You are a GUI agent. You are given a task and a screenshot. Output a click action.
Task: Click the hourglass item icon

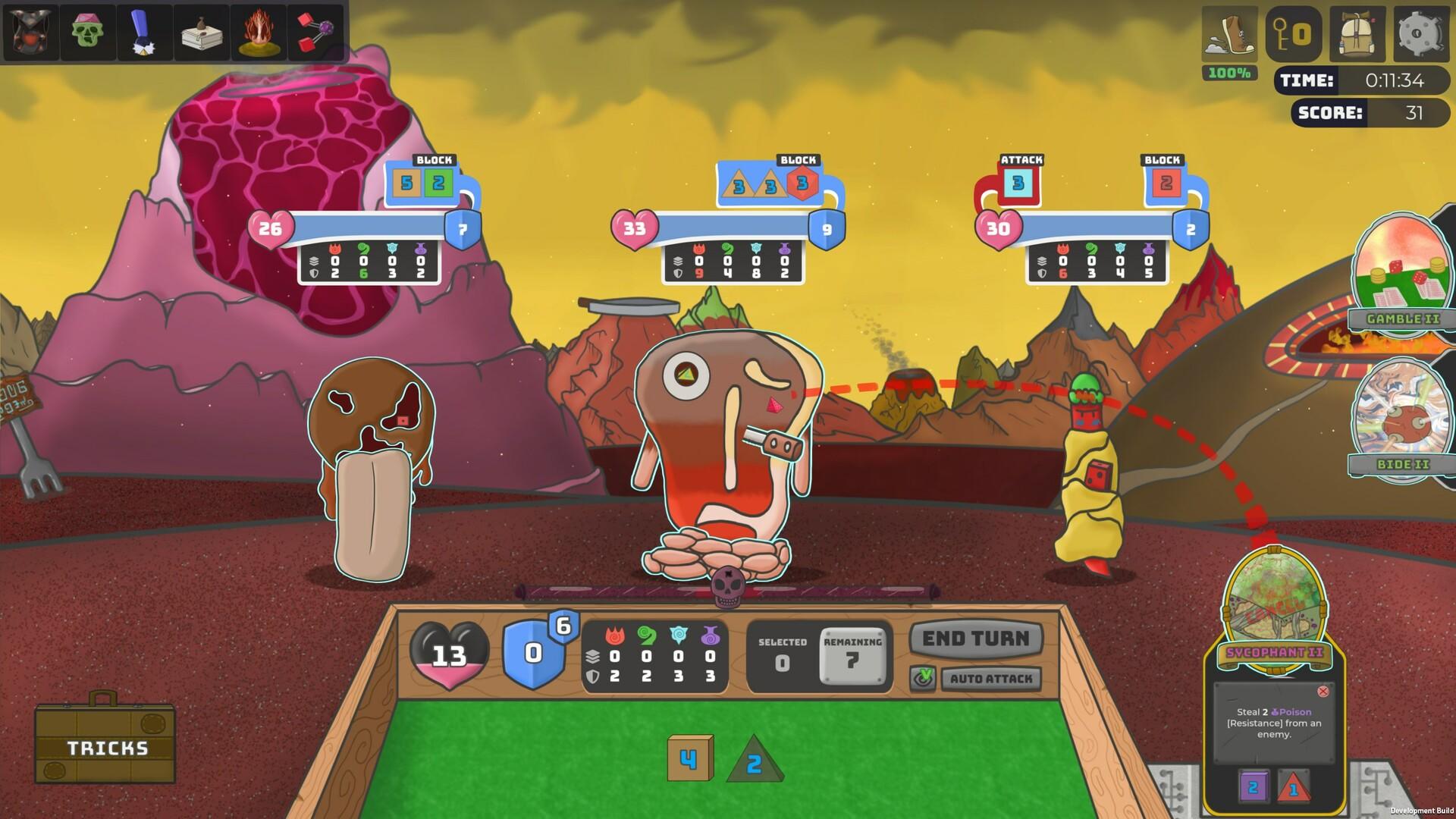click(x=31, y=32)
